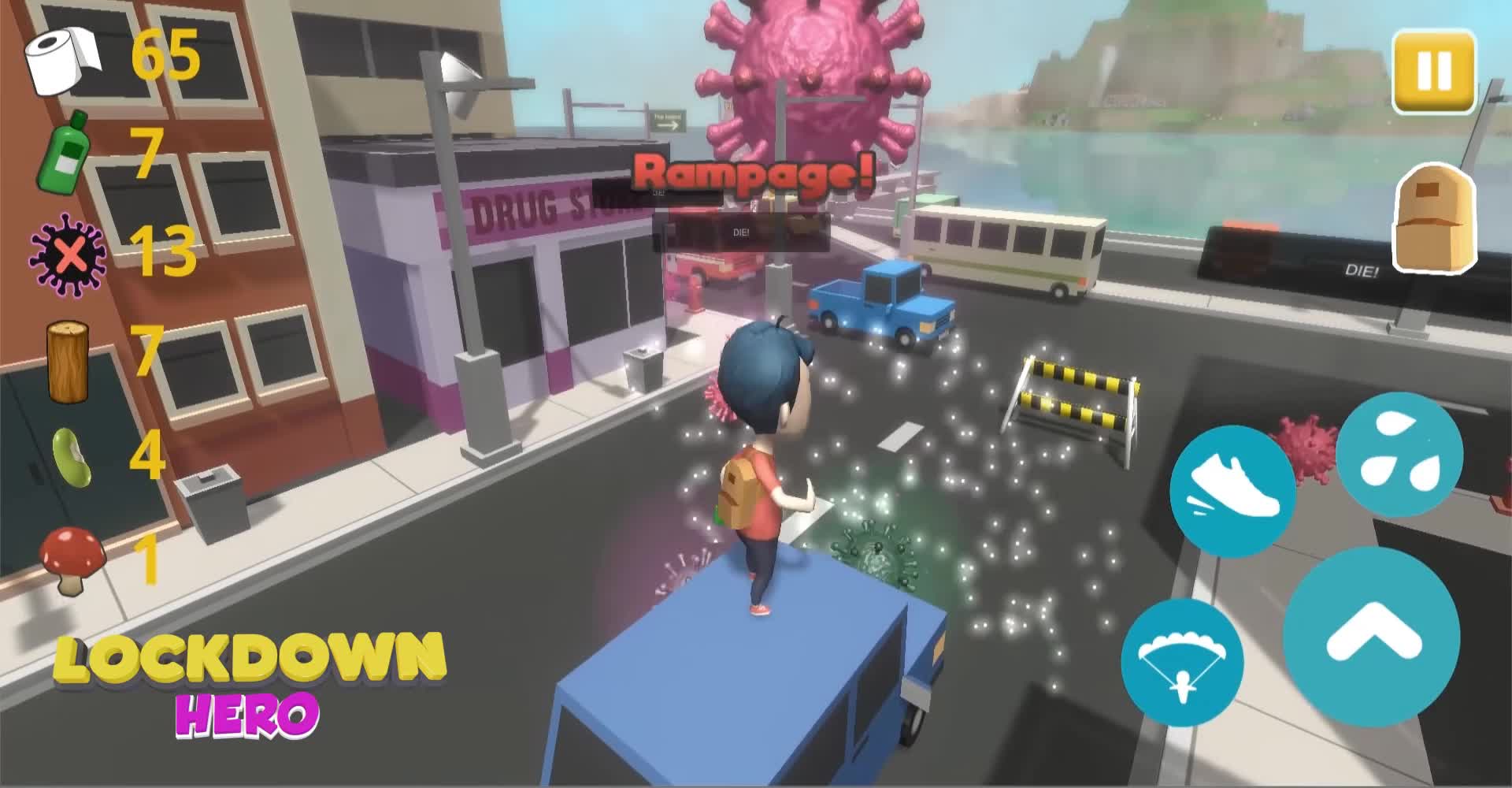Click the crossed-out virus counter icon
Screen dimensions: 1512x788
[67, 252]
